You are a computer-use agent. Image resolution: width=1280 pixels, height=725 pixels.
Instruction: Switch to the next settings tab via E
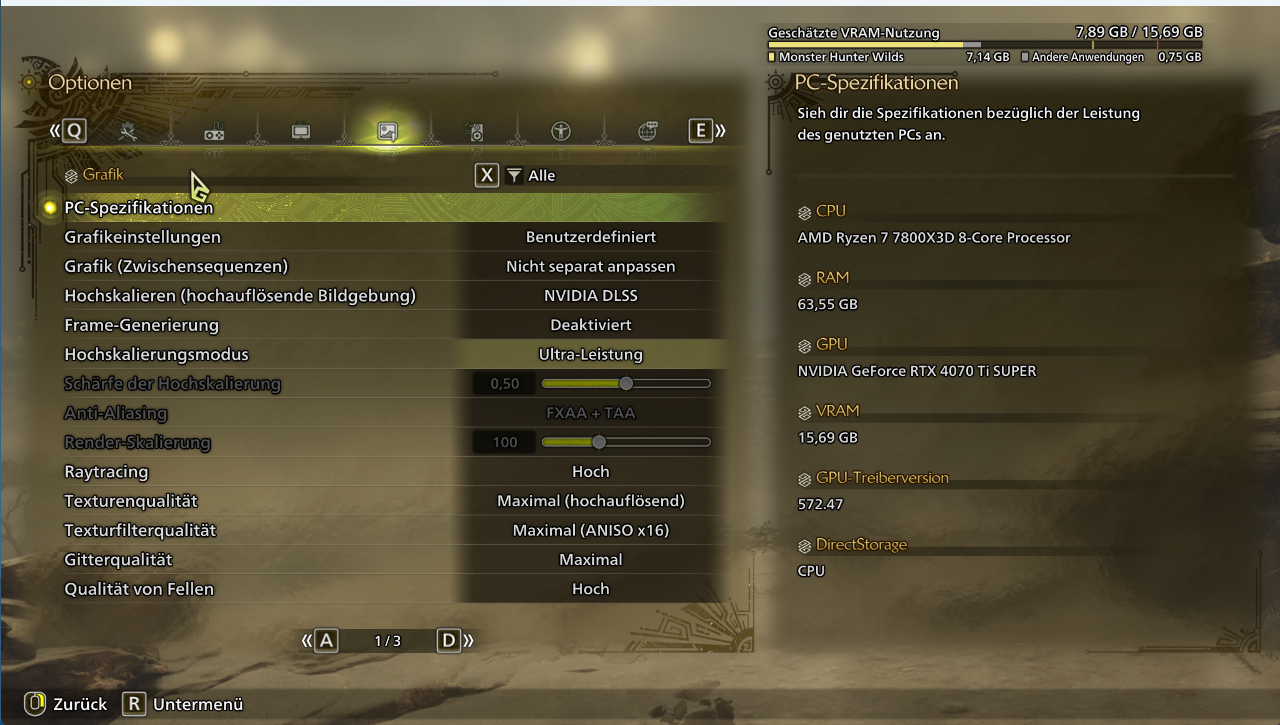click(x=700, y=131)
